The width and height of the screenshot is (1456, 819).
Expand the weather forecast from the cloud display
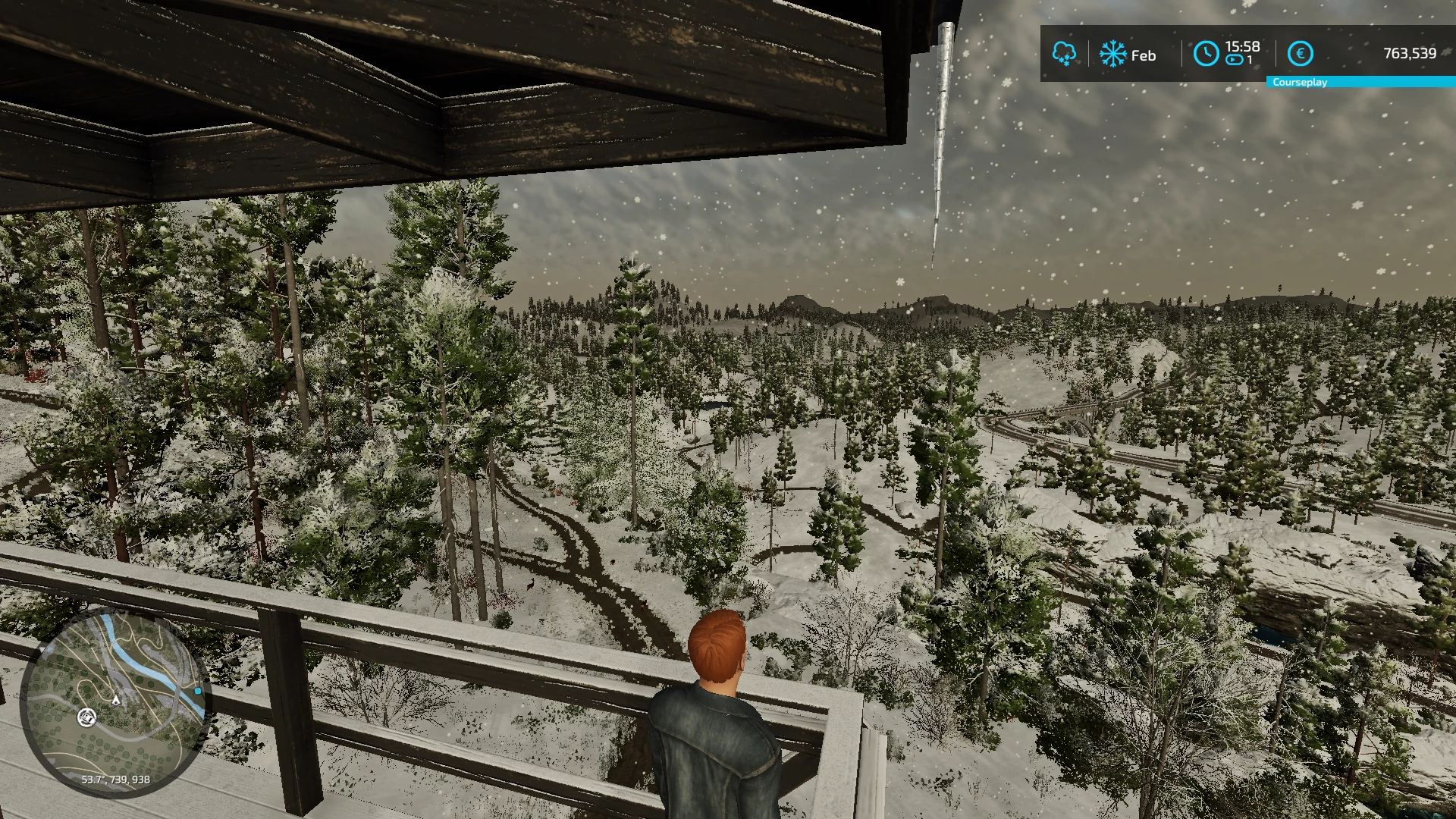tap(1065, 53)
